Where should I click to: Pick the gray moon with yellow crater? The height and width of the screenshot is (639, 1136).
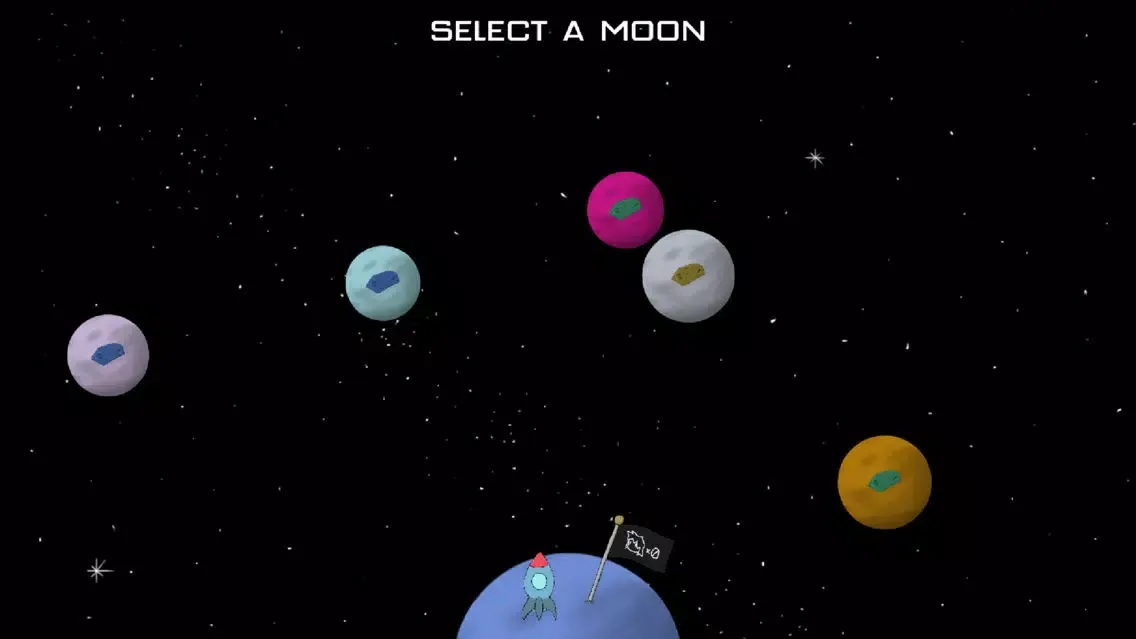tap(690, 277)
